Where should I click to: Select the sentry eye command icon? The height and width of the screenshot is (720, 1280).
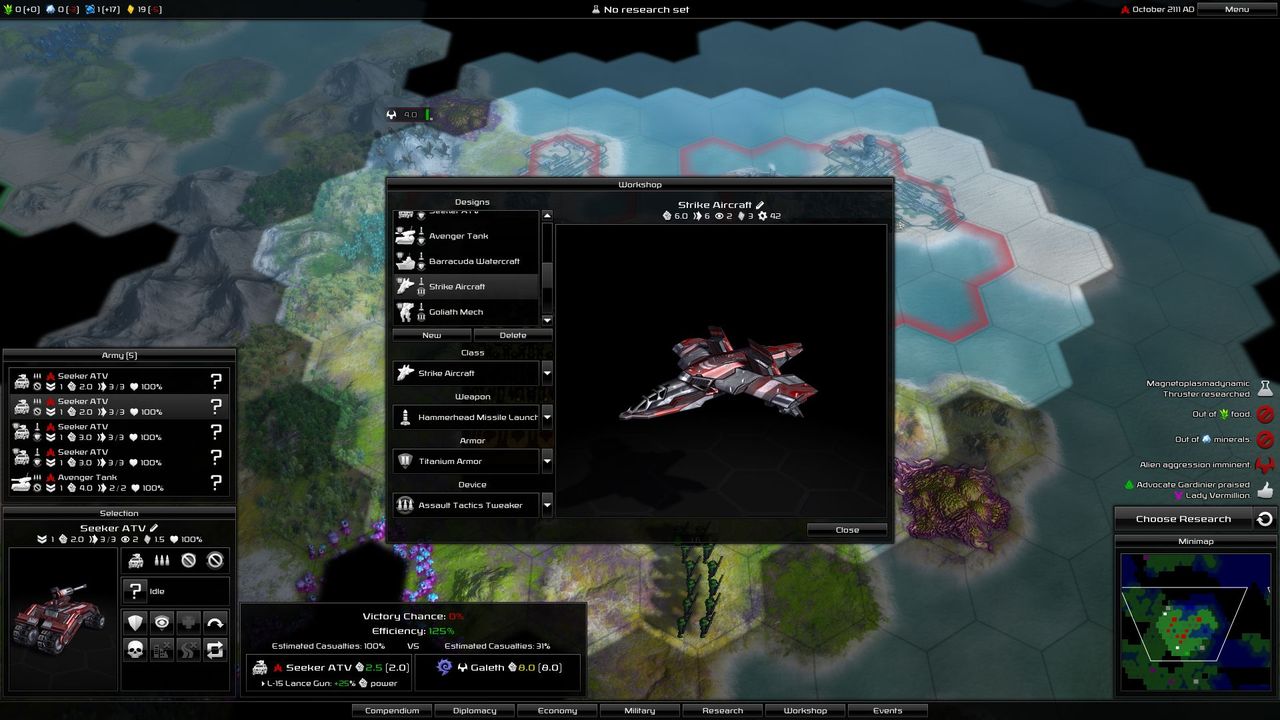162,622
